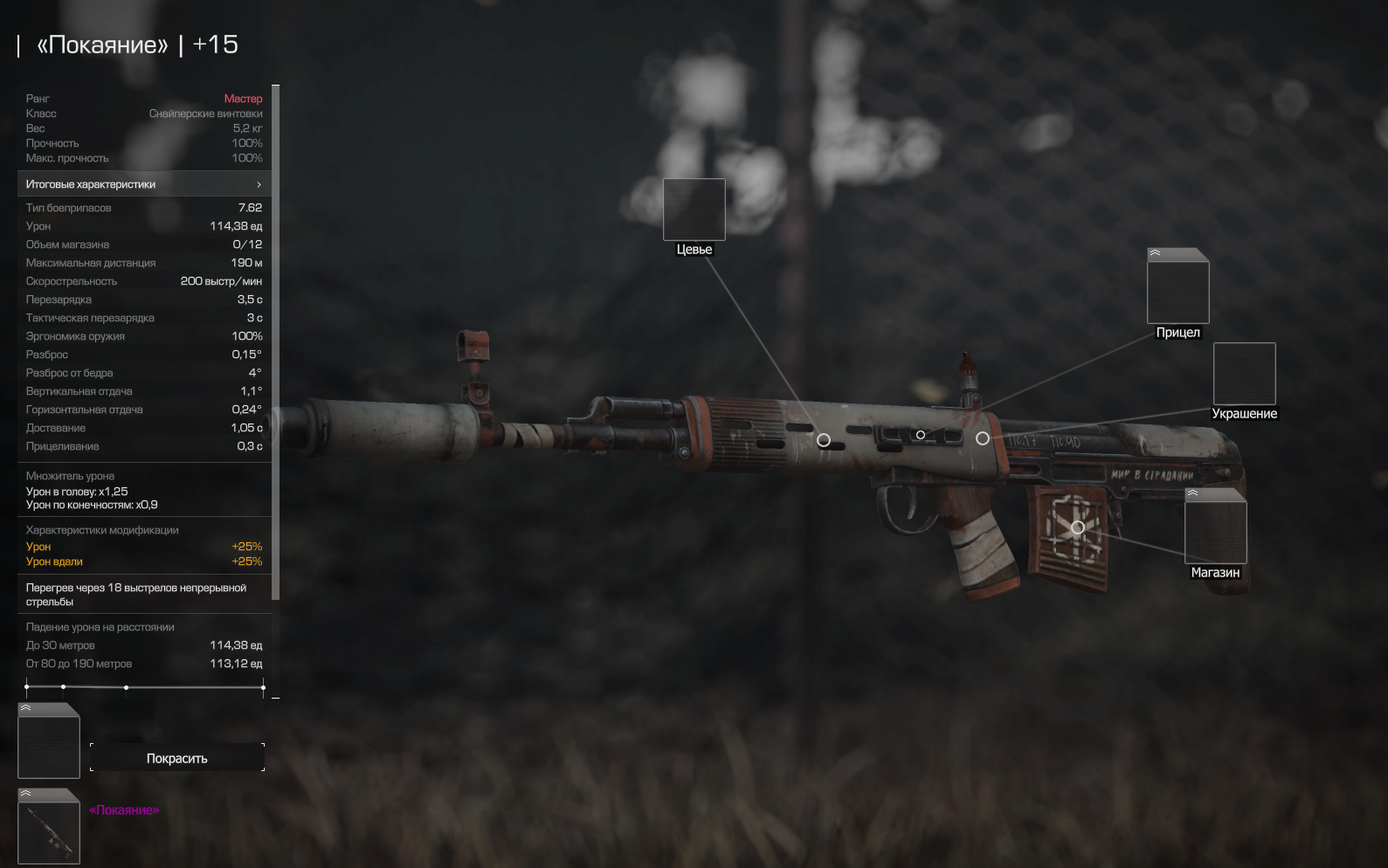Expand the Итоговые характеристики section
This screenshot has width=1388, height=868.
[144, 184]
